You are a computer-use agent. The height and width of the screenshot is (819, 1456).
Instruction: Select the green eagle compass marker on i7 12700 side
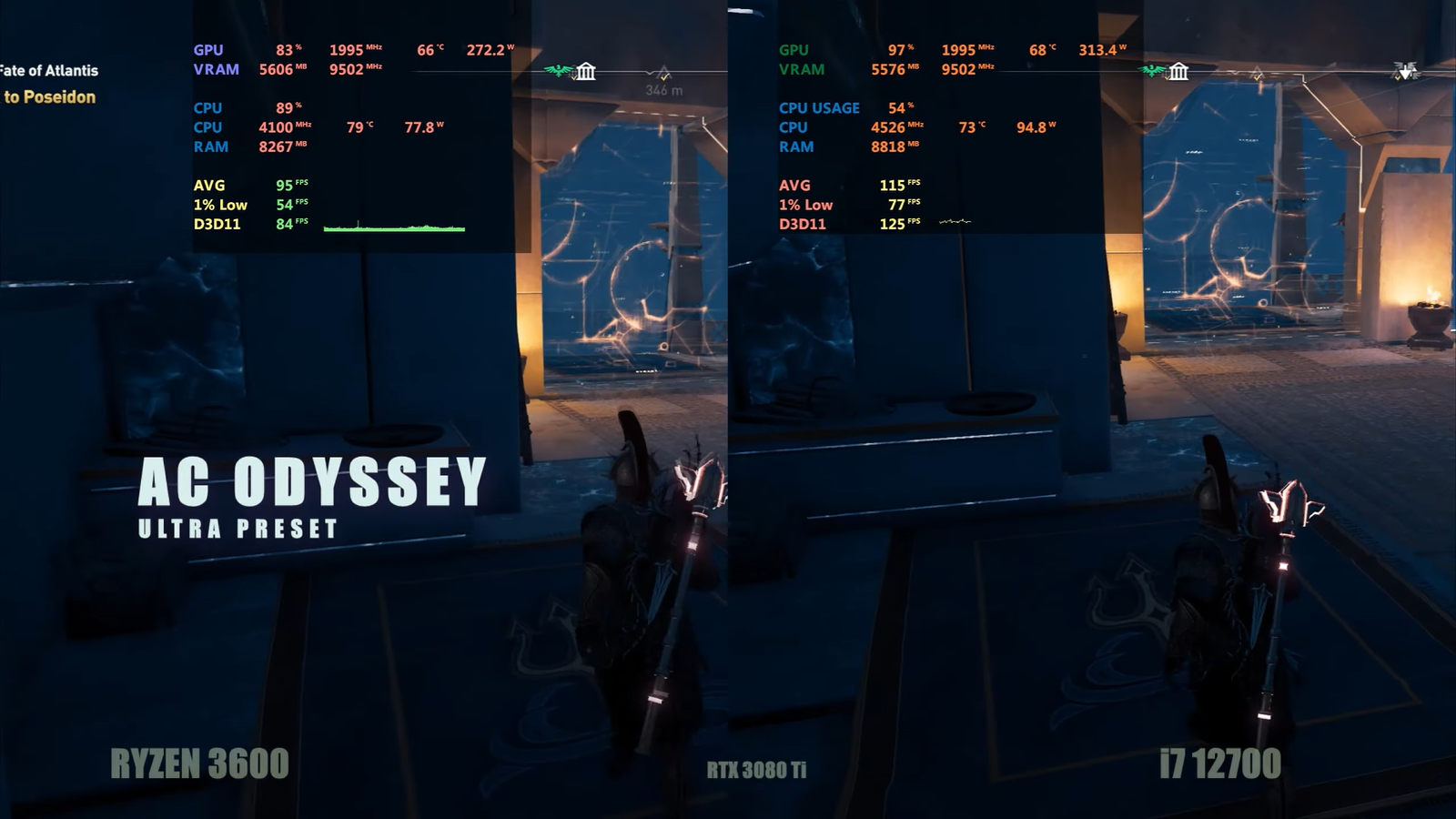[1153, 70]
